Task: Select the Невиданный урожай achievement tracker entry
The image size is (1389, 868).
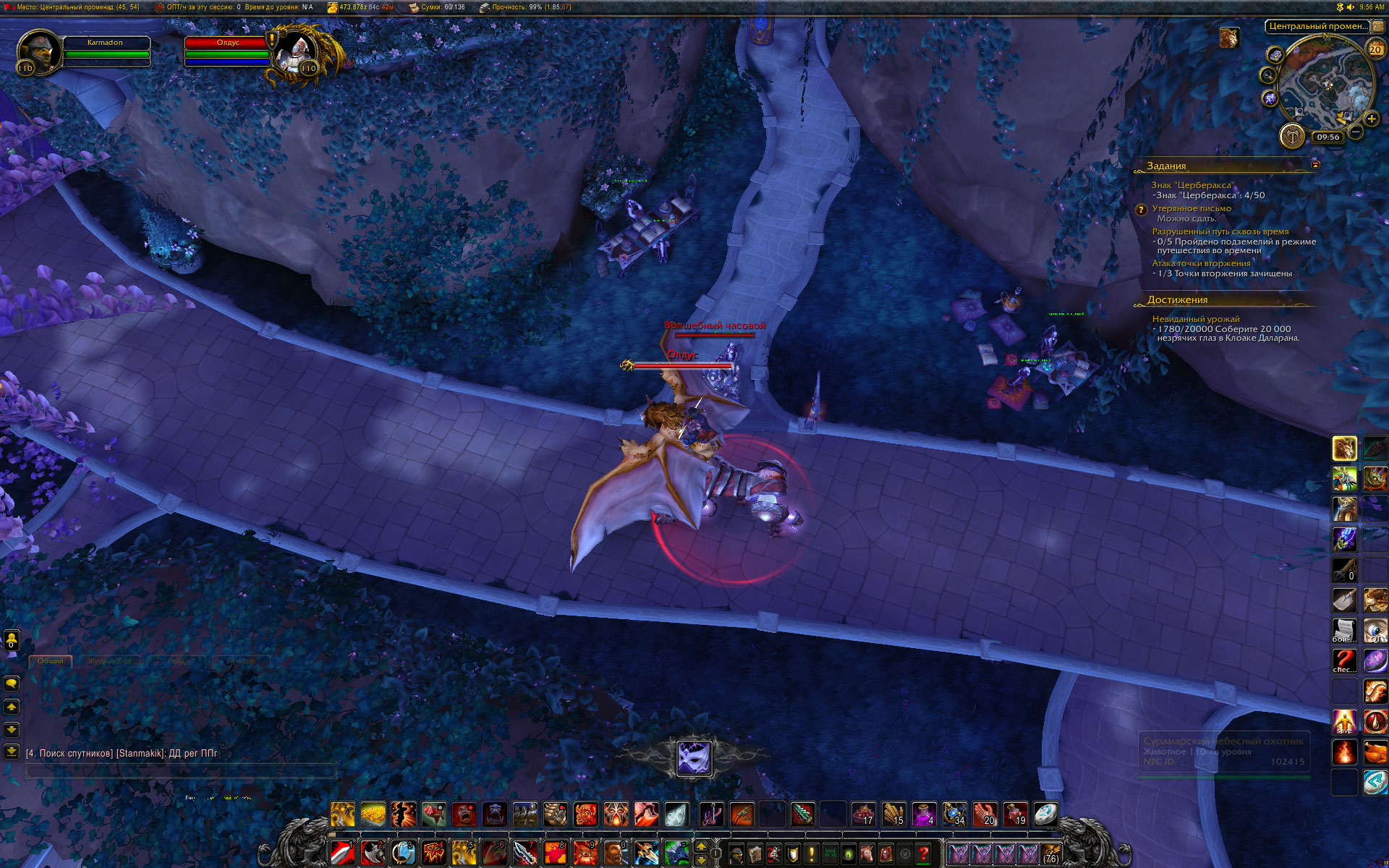Action: (1196, 319)
